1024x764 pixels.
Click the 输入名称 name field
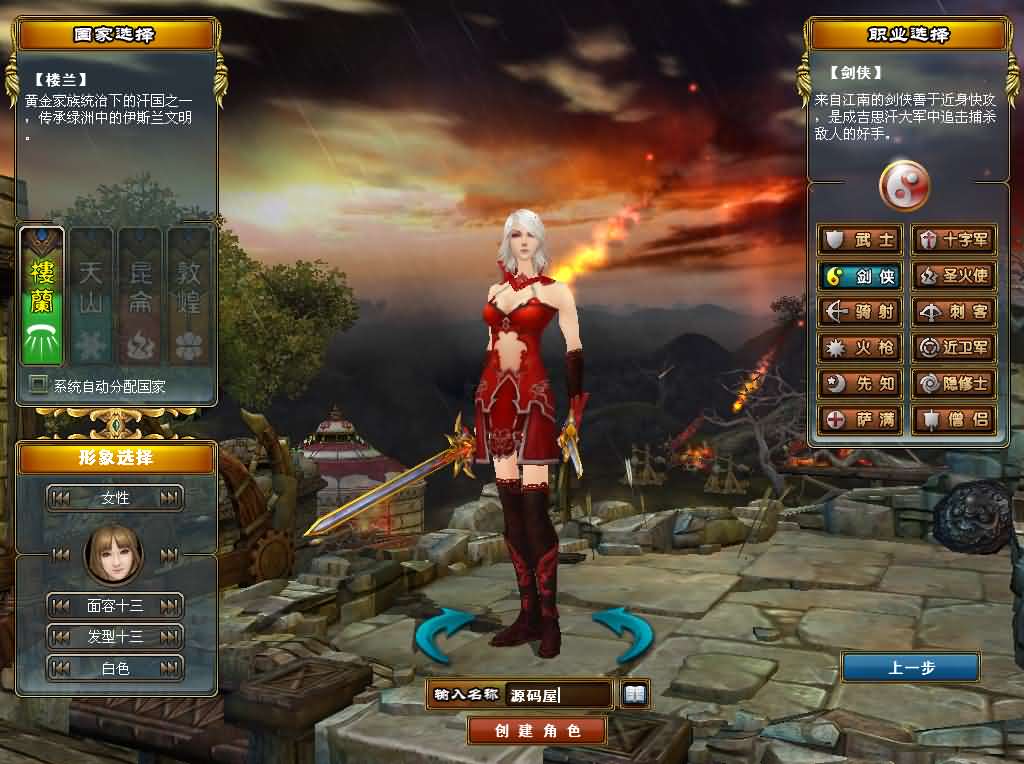tap(559, 694)
